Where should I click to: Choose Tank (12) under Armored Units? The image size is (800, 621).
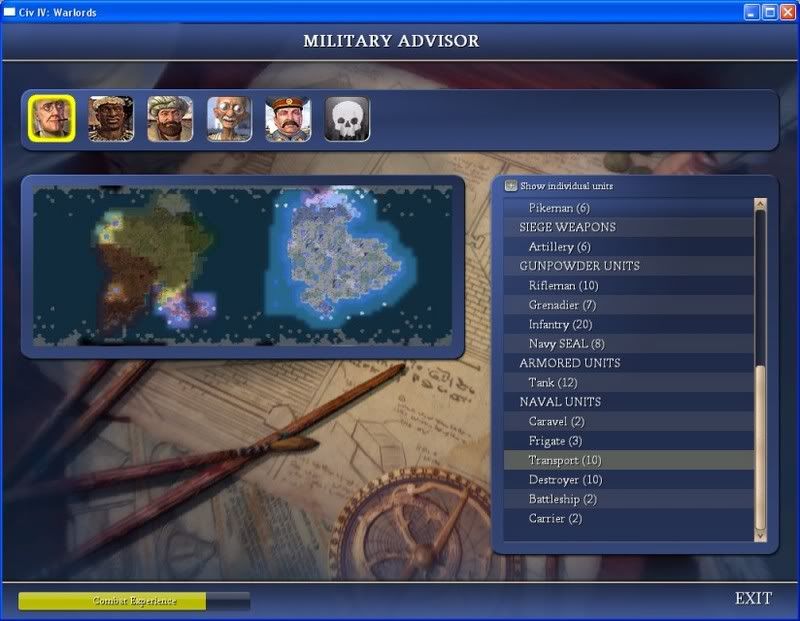click(x=553, y=383)
